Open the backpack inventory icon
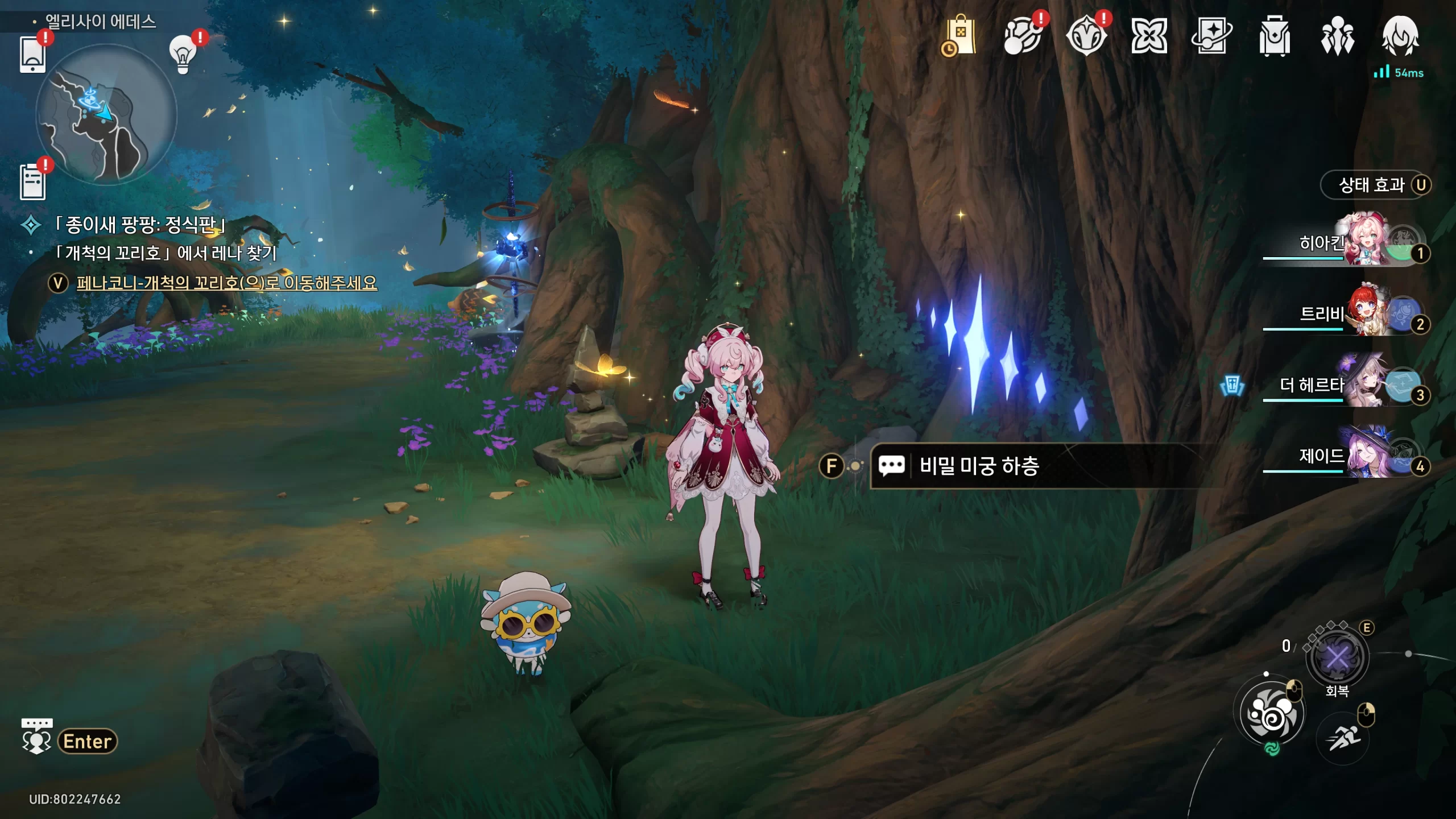Image resolution: width=1456 pixels, height=819 pixels. point(1274,36)
